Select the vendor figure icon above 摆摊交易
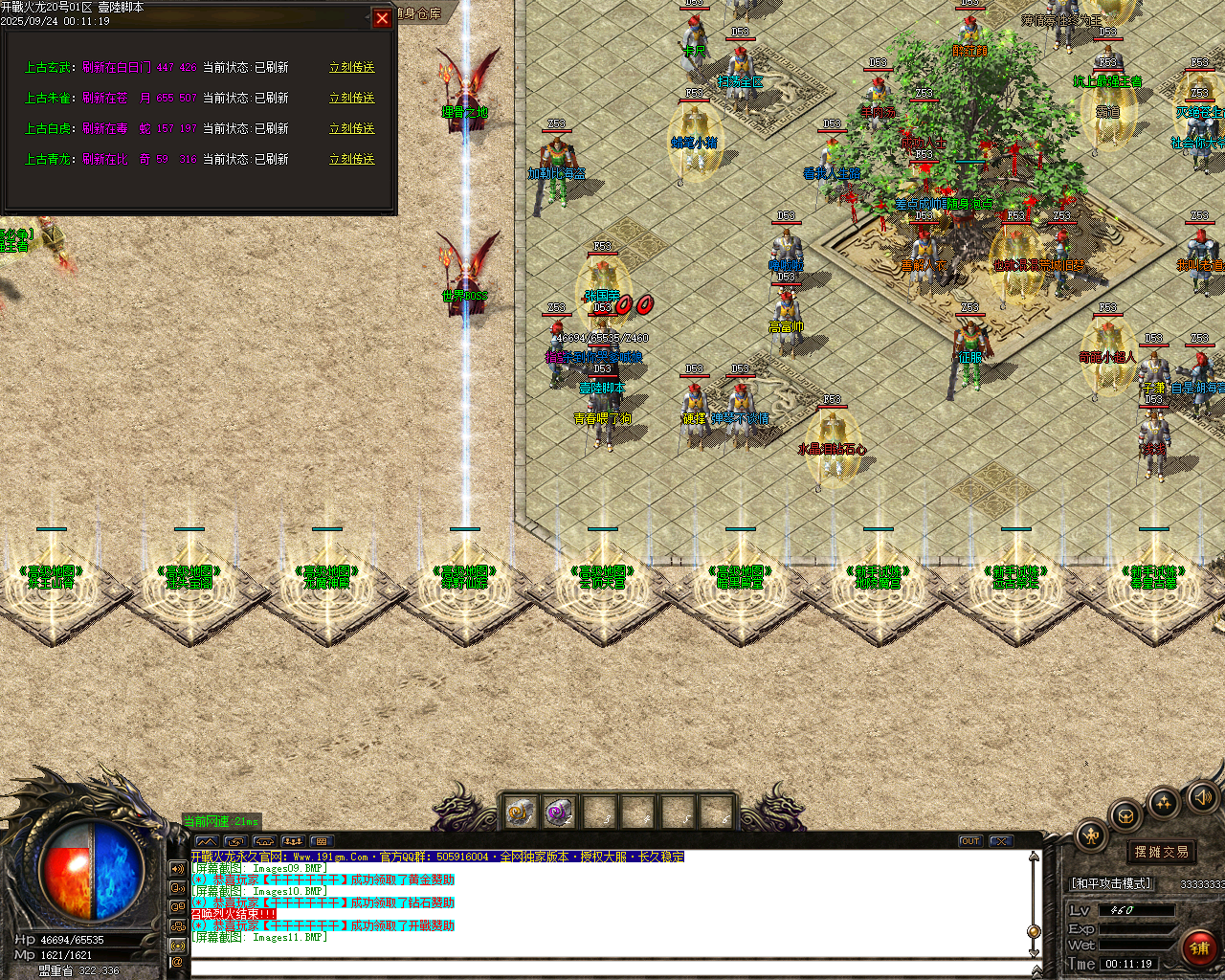1225x980 pixels. (1092, 835)
